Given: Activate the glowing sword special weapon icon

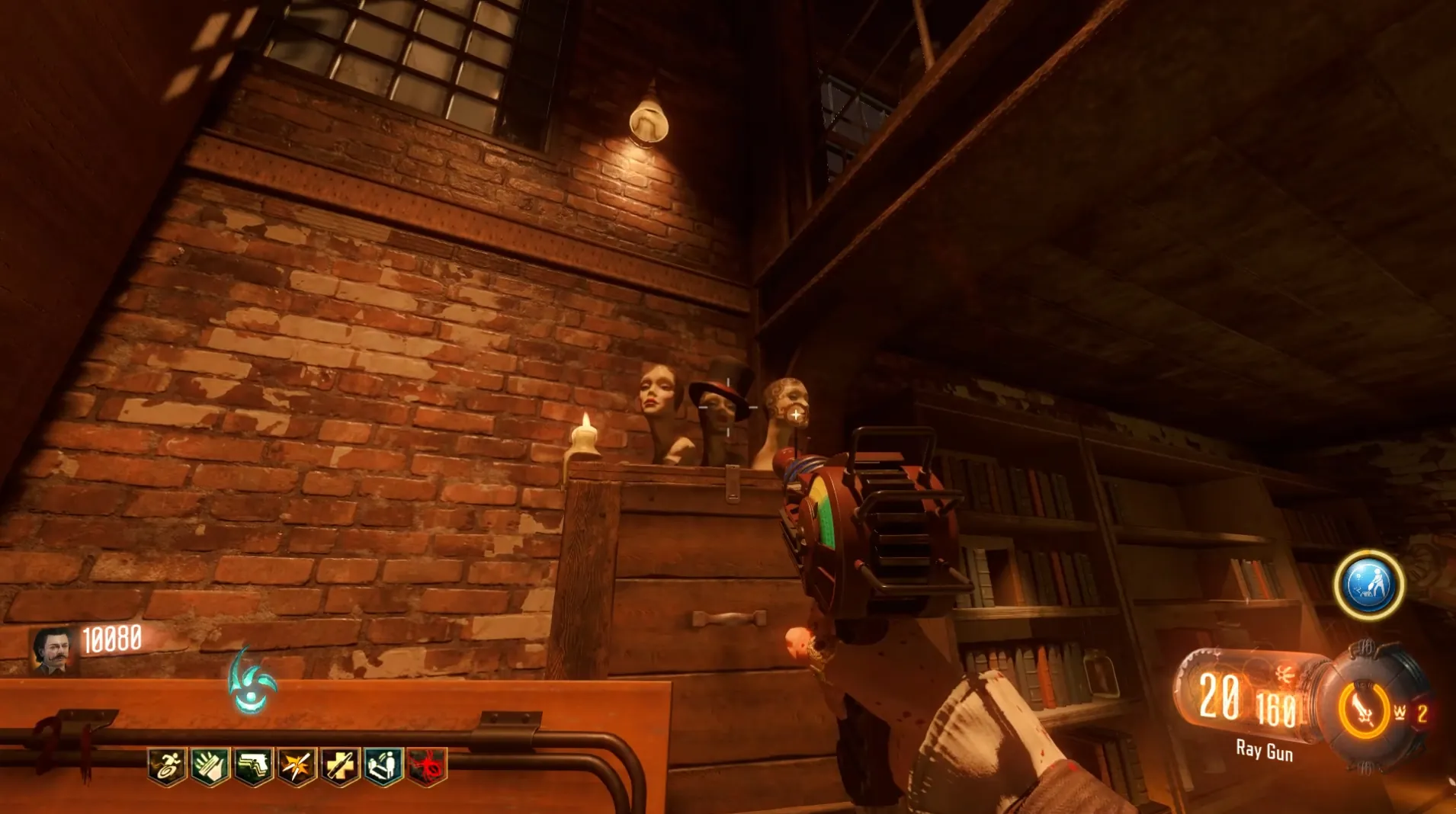Looking at the screenshot, I should click(1364, 711).
